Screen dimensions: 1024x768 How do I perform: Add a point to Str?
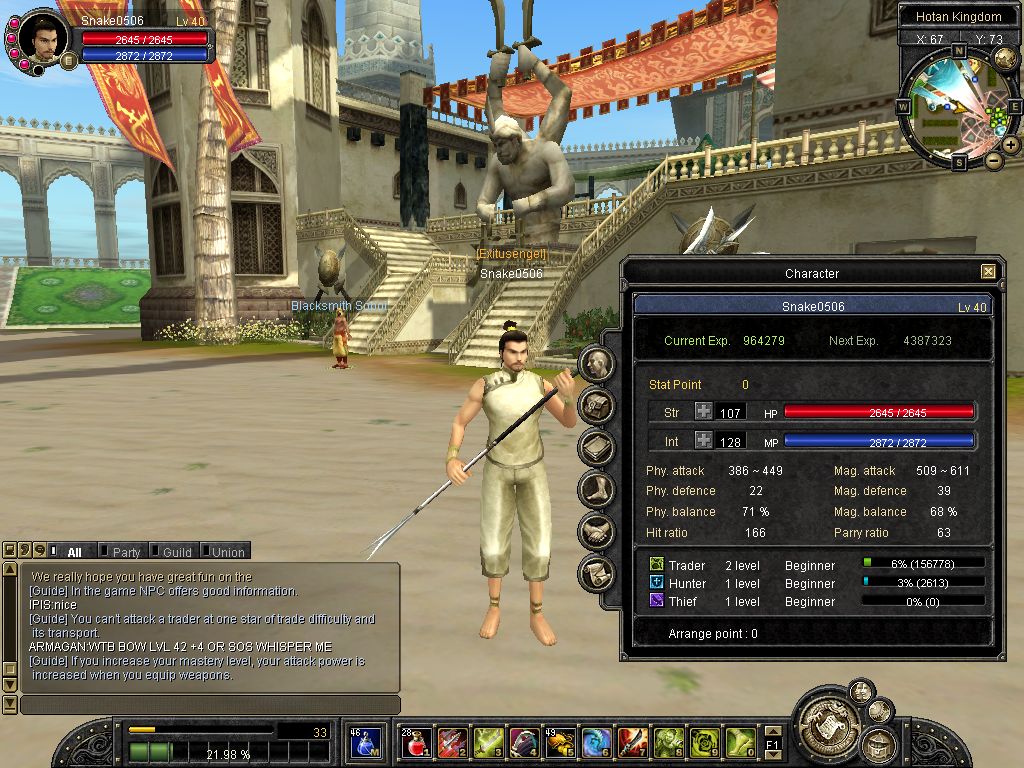(x=704, y=411)
